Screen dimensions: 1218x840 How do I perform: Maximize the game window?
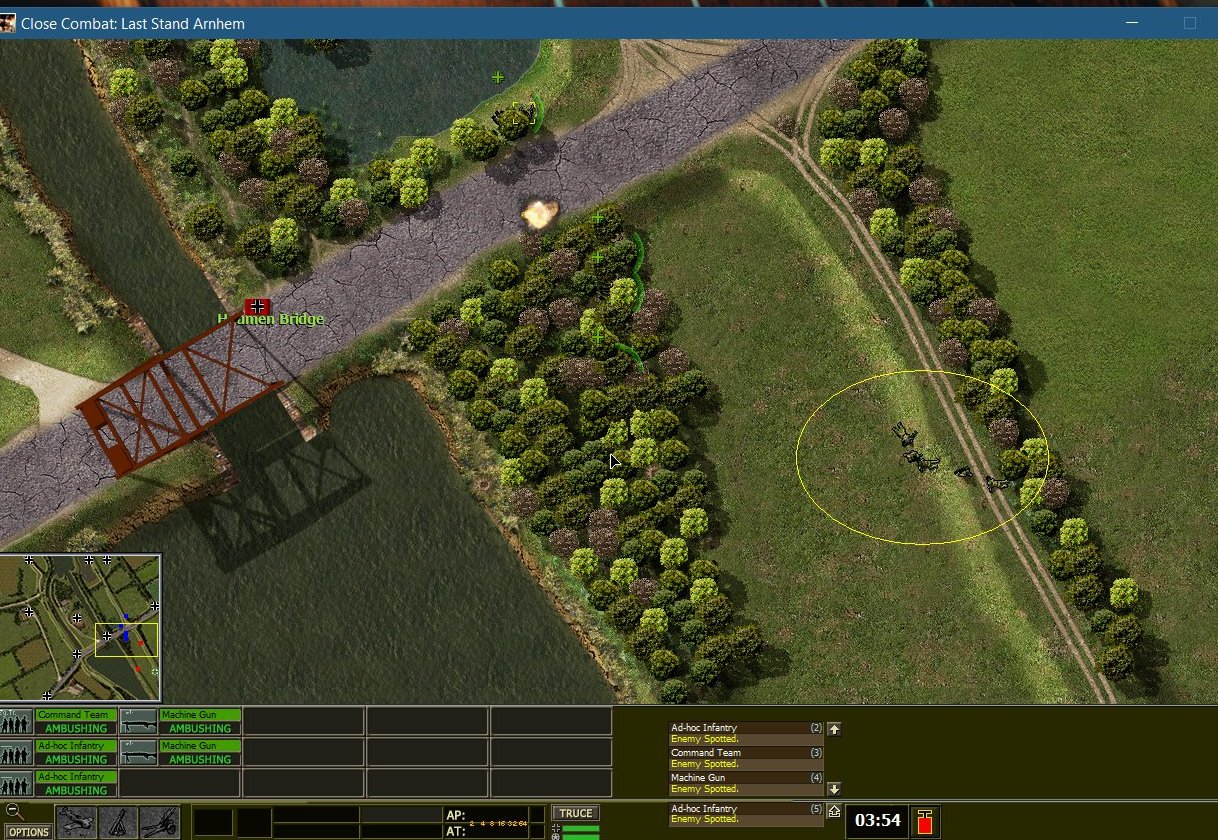[x=1189, y=23]
